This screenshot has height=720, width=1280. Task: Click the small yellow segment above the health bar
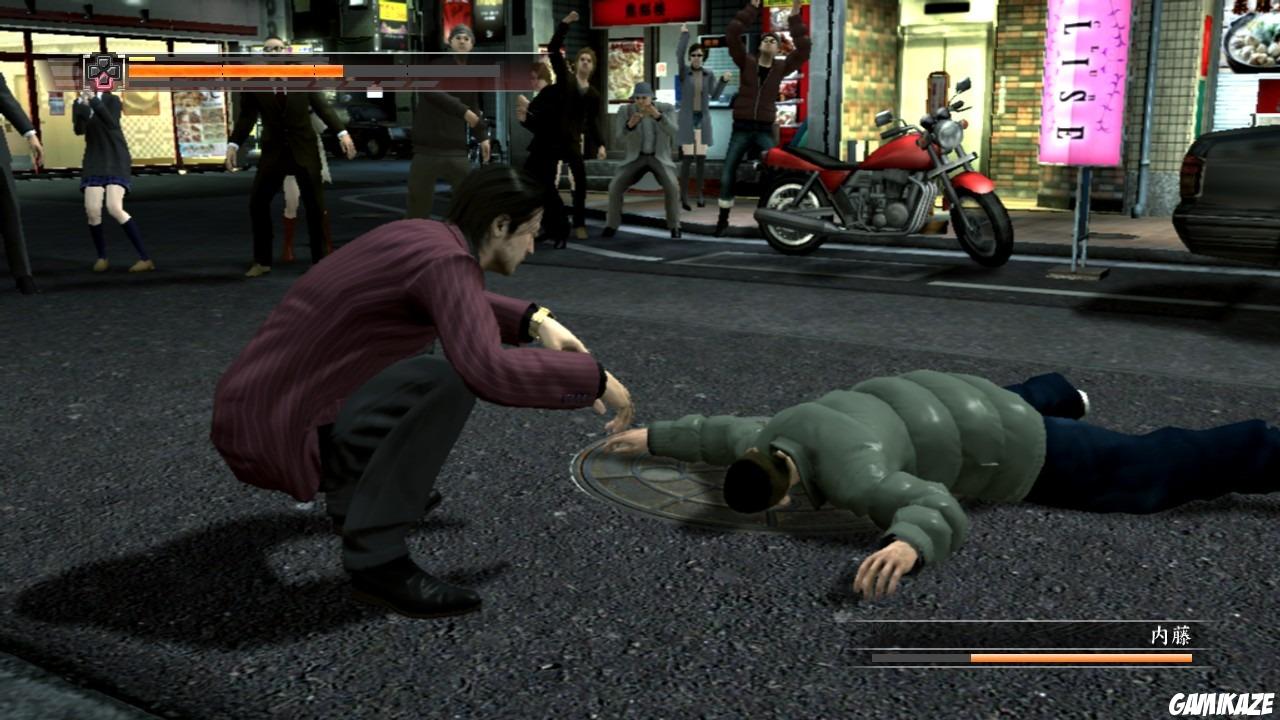(147, 58)
